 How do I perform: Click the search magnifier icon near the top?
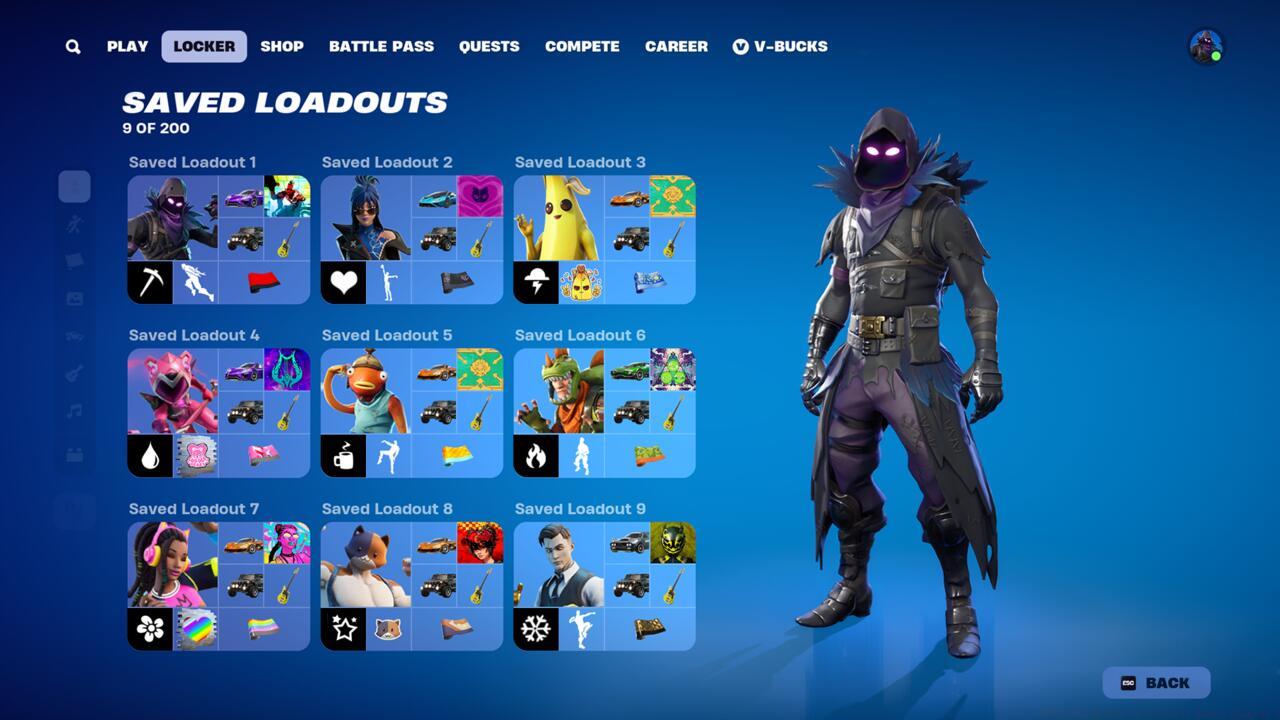(72, 46)
